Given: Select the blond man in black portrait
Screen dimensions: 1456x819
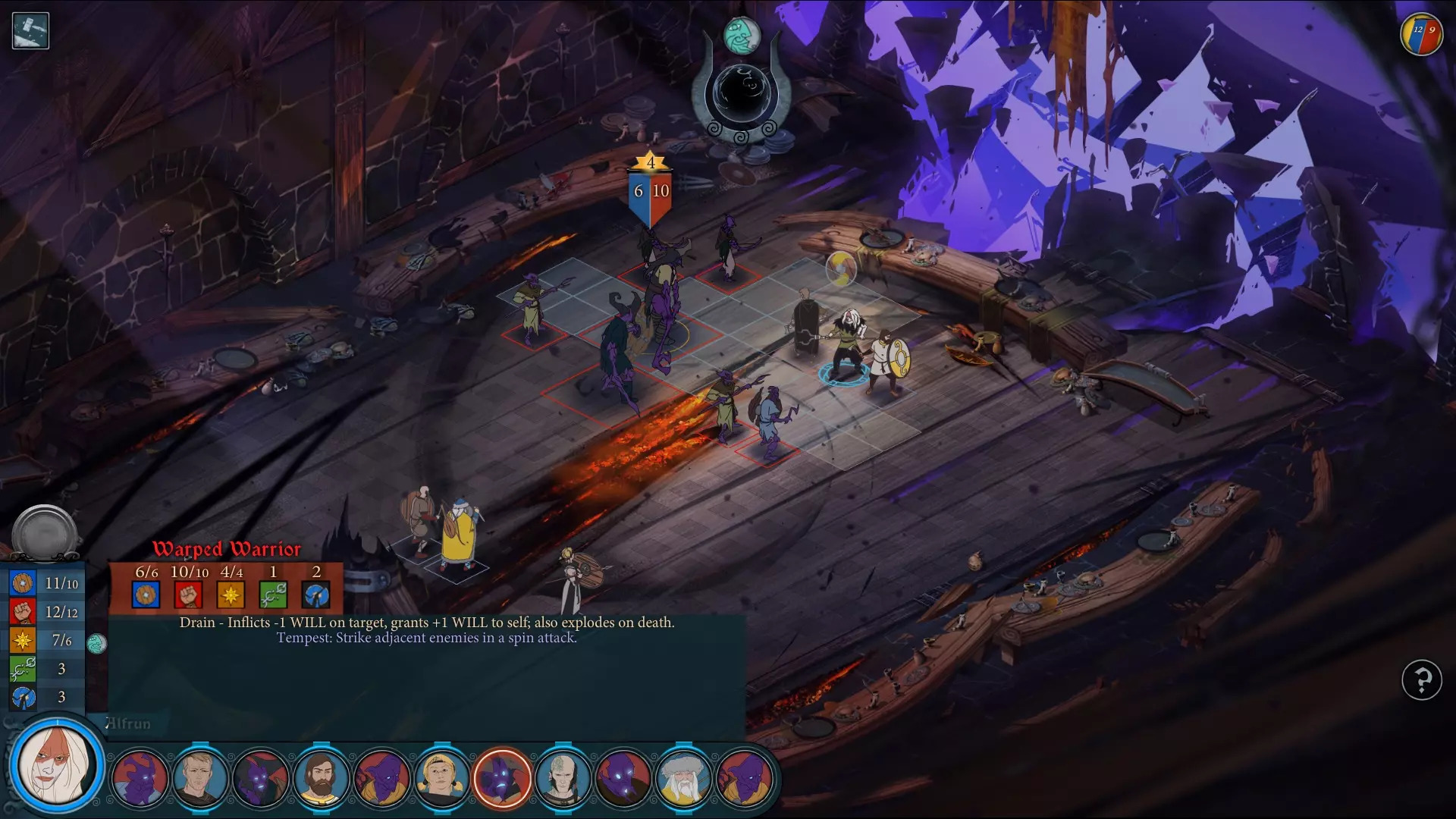Looking at the screenshot, I should 200,778.
